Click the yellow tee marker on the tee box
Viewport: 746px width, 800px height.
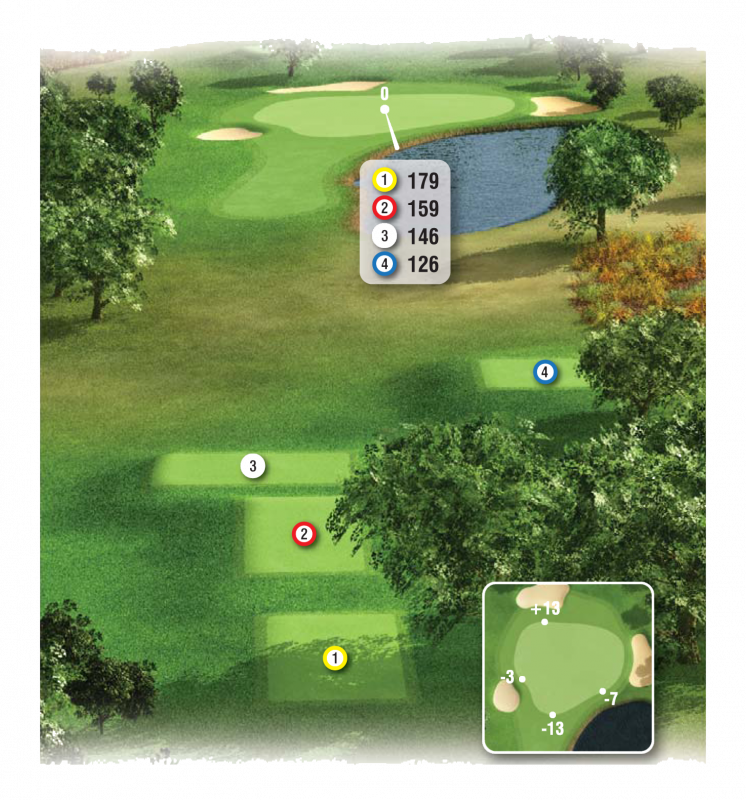[335, 658]
